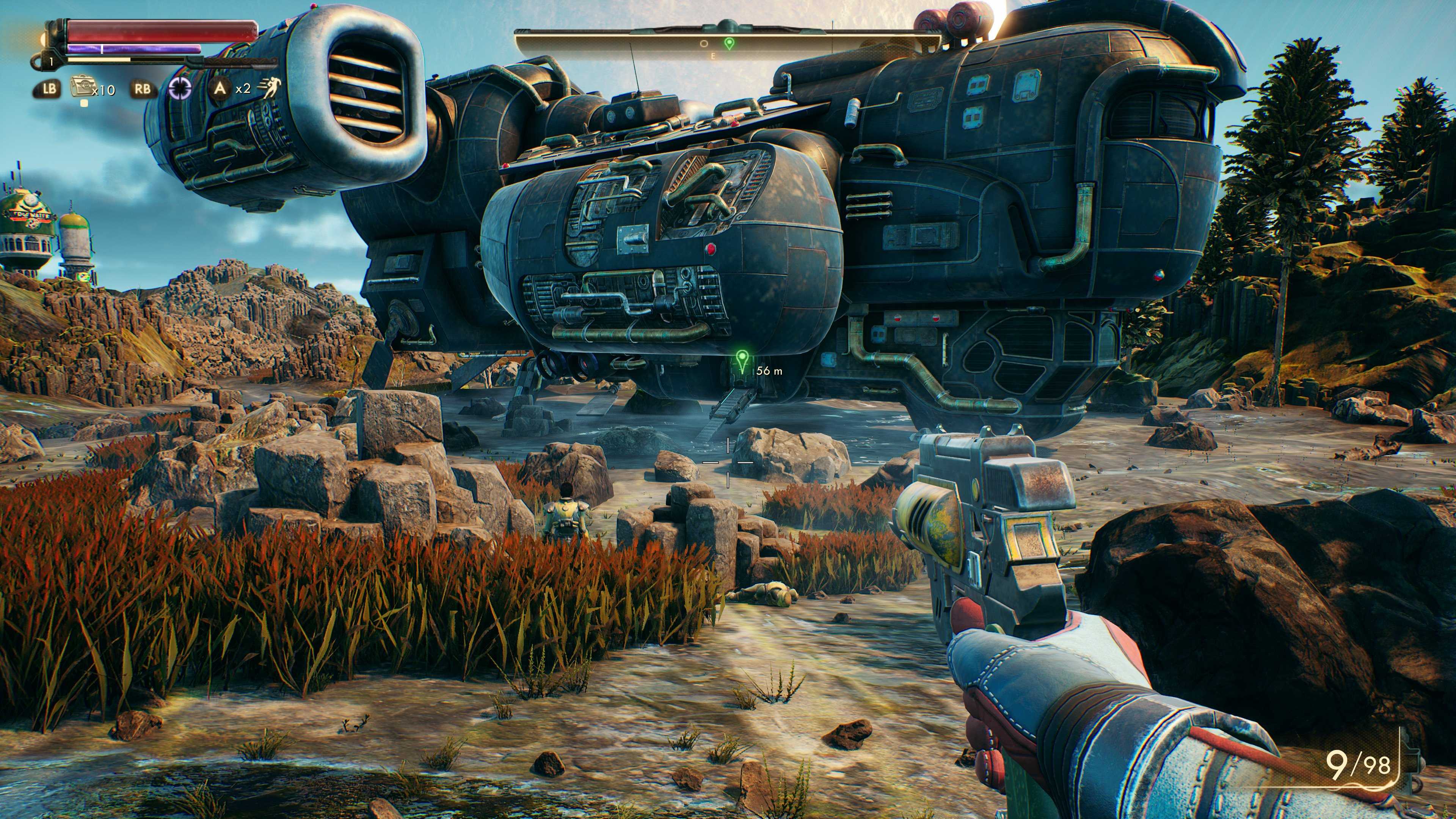Image resolution: width=1456 pixels, height=819 pixels.
Task: Click the hollow circle marker on the compass
Action: pos(704,44)
